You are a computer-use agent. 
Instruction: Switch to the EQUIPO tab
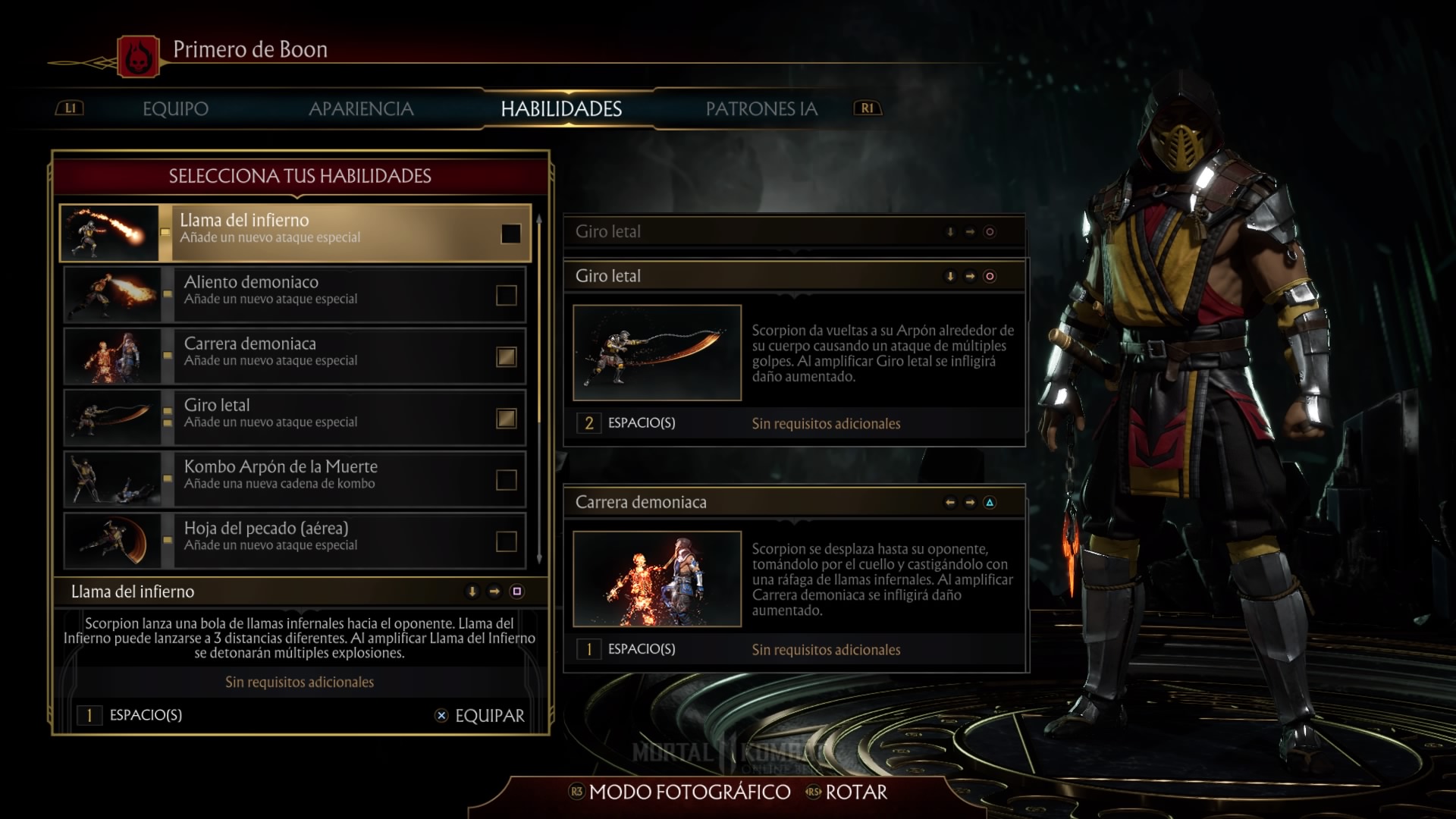pos(175,108)
